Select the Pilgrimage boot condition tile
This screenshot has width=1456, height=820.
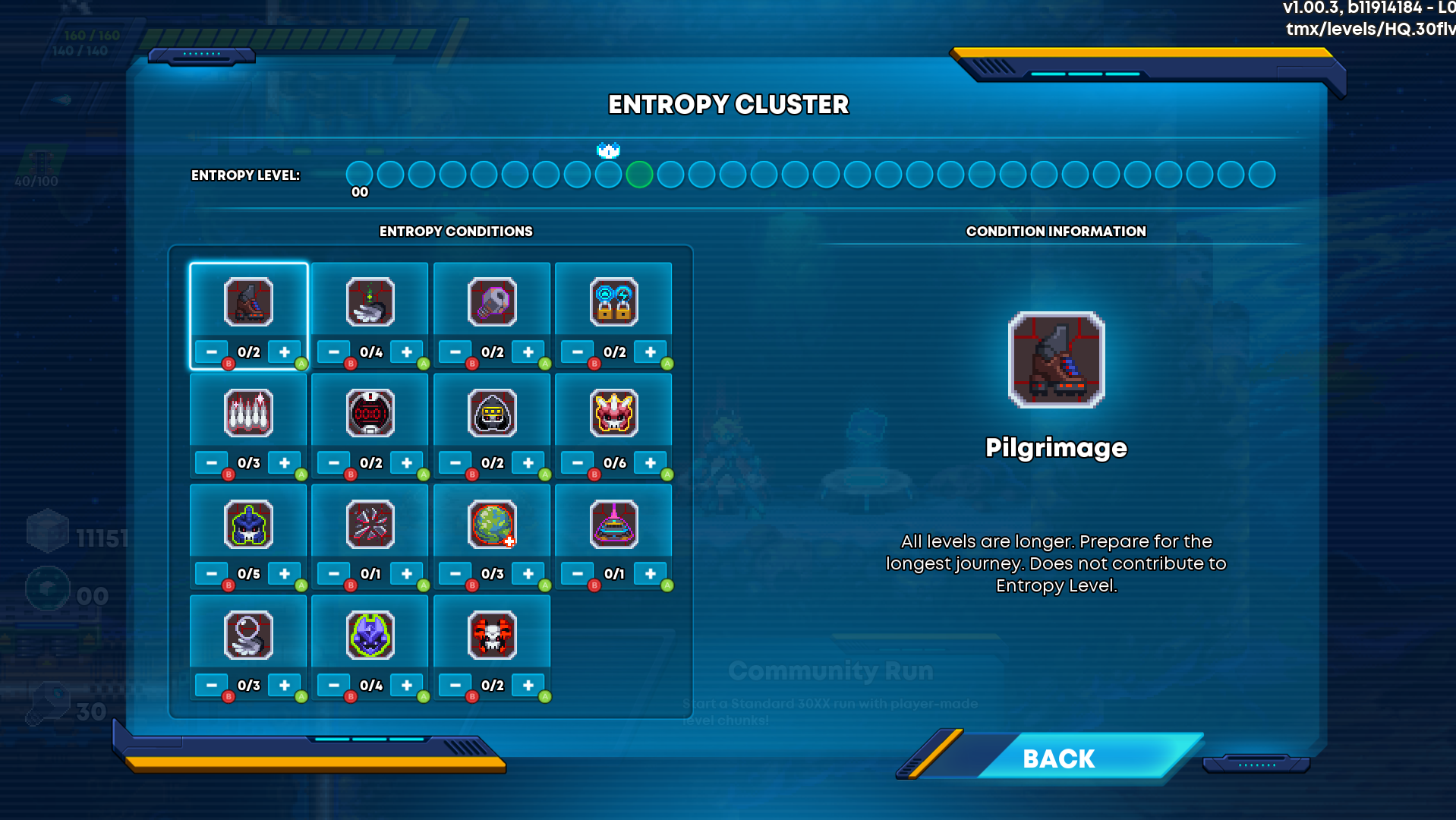[248, 302]
